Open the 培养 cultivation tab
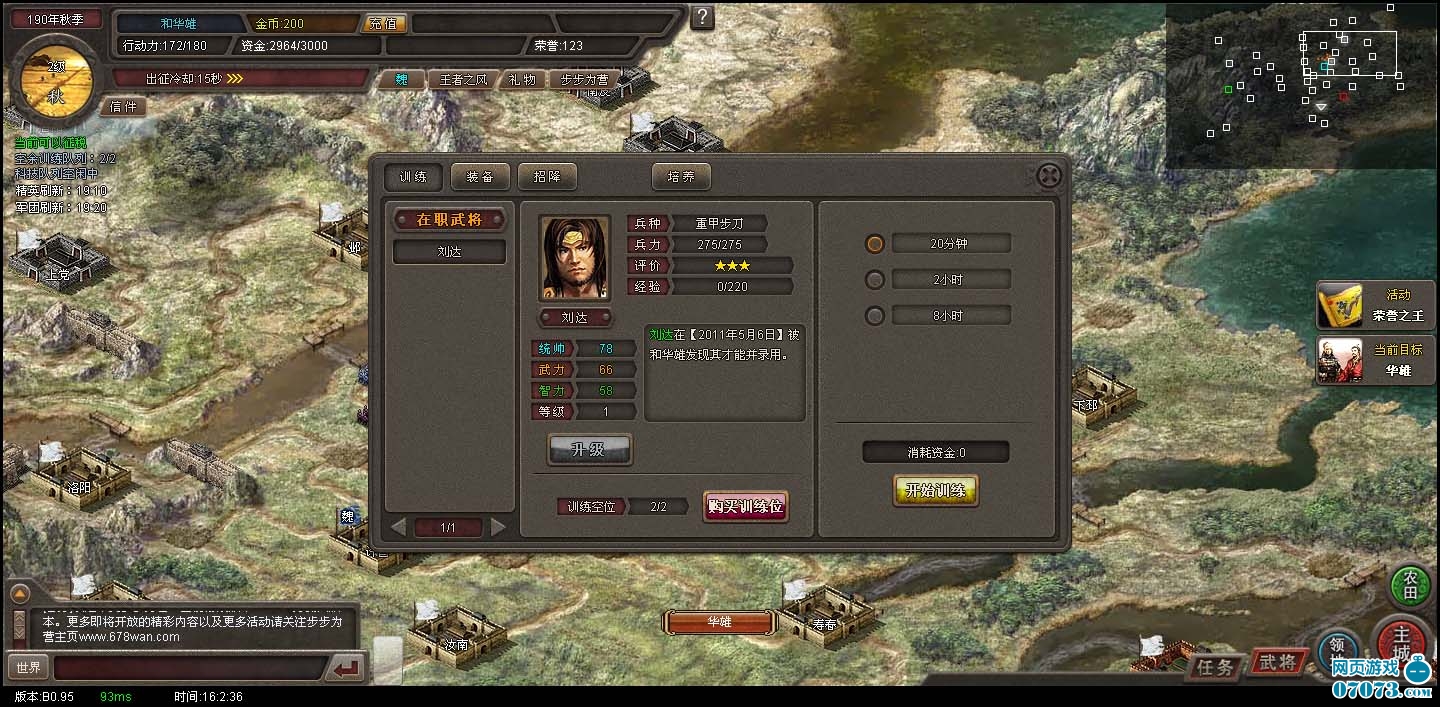Screen dimensions: 1440x707 pos(681,177)
